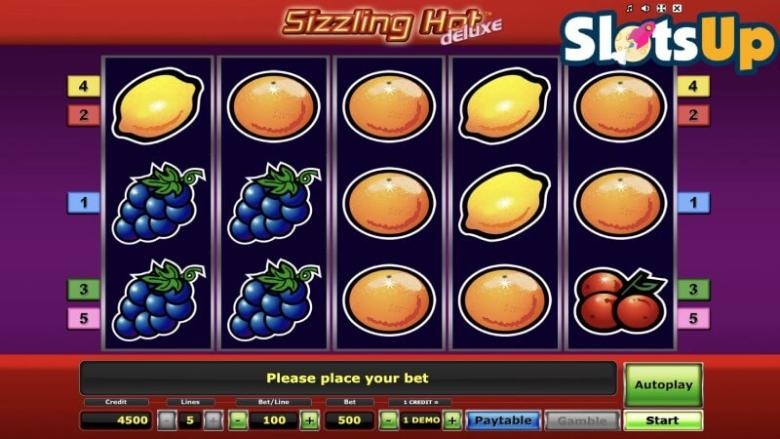Raise the credit denomination with plus
This screenshot has width=780, height=439.
(452, 421)
